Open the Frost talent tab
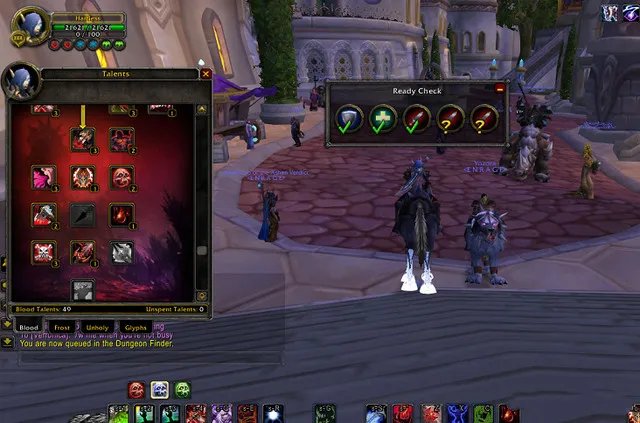This screenshot has height=423, width=640. pyautogui.click(x=61, y=326)
